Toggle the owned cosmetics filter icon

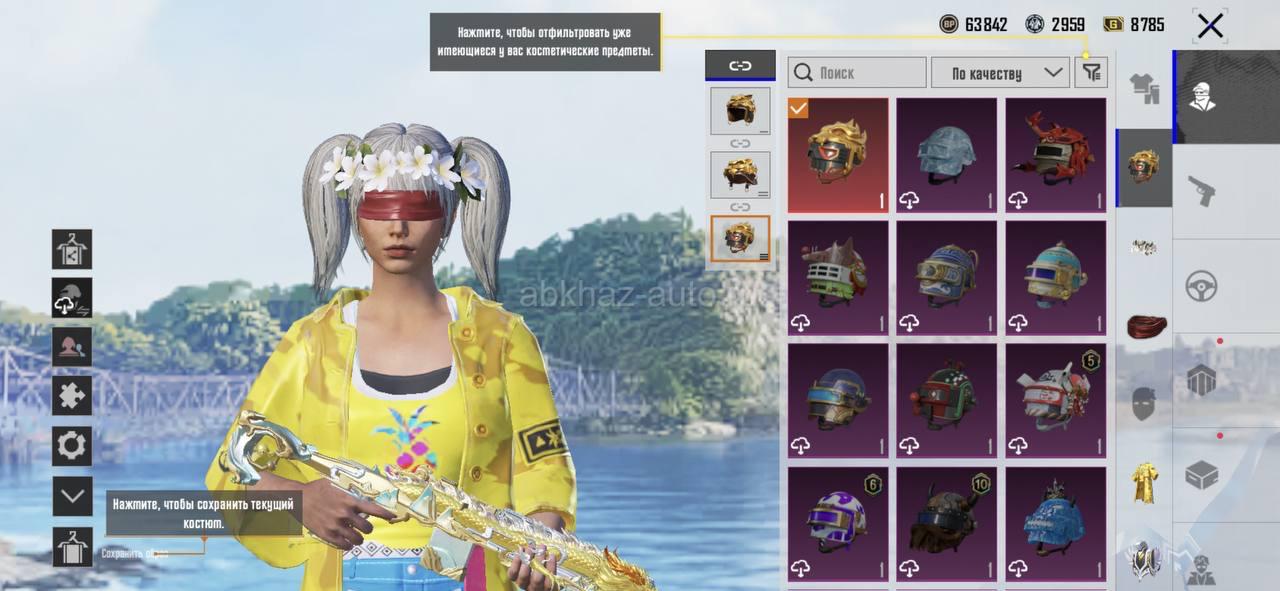point(1091,72)
